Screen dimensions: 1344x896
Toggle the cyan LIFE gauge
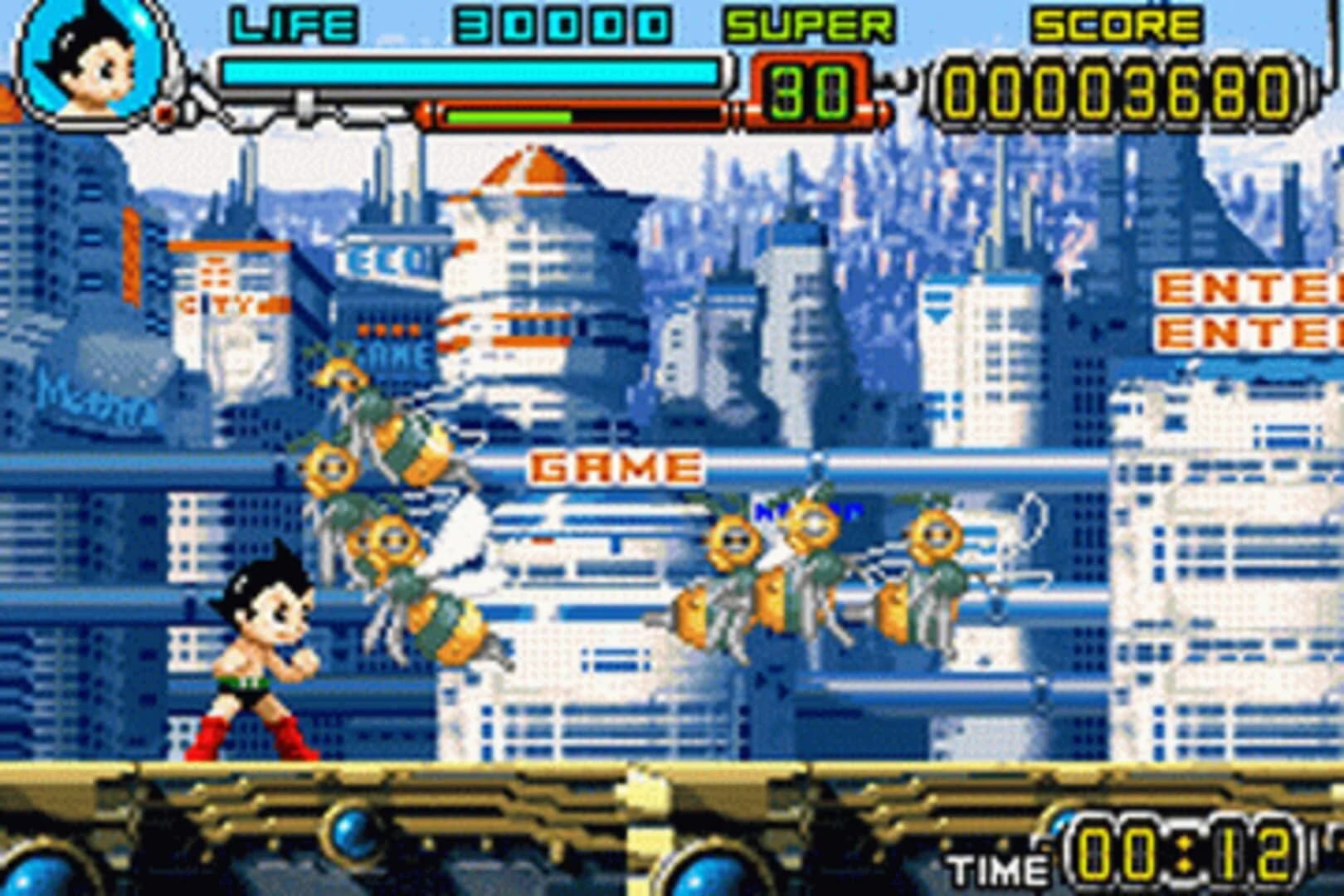click(473, 71)
